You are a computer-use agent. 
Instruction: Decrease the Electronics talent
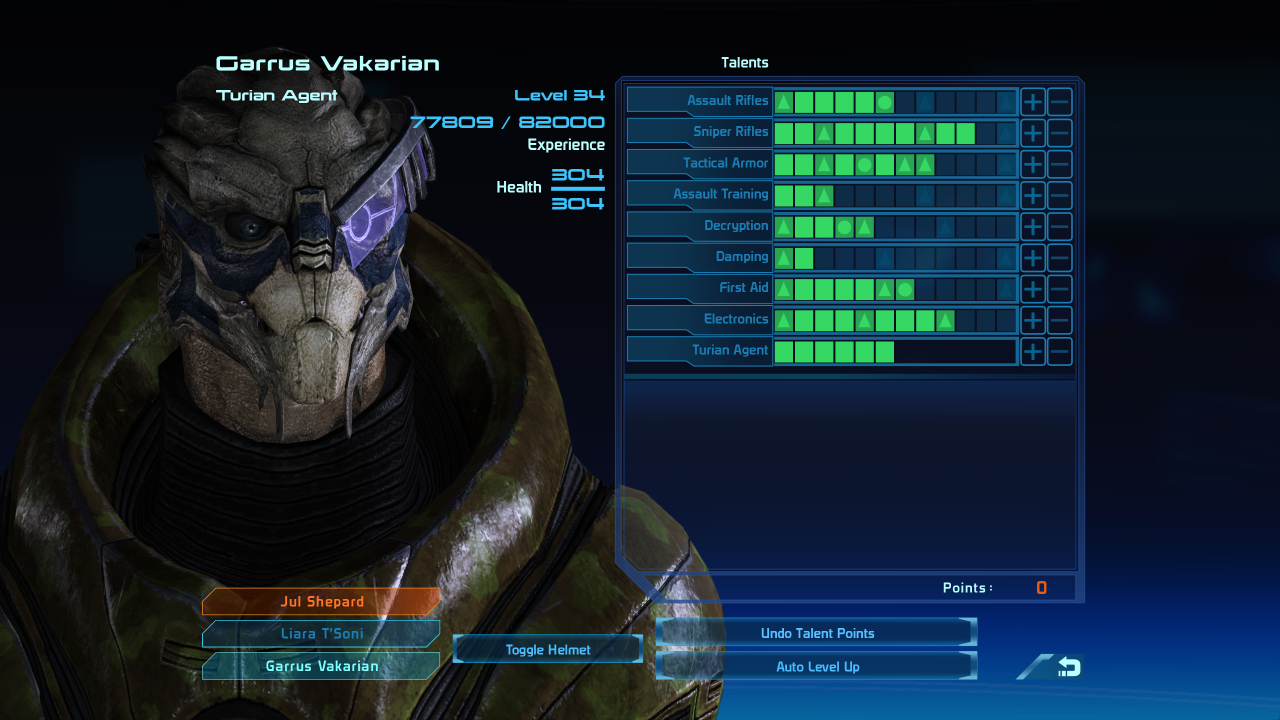click(x=1060, y=320)
